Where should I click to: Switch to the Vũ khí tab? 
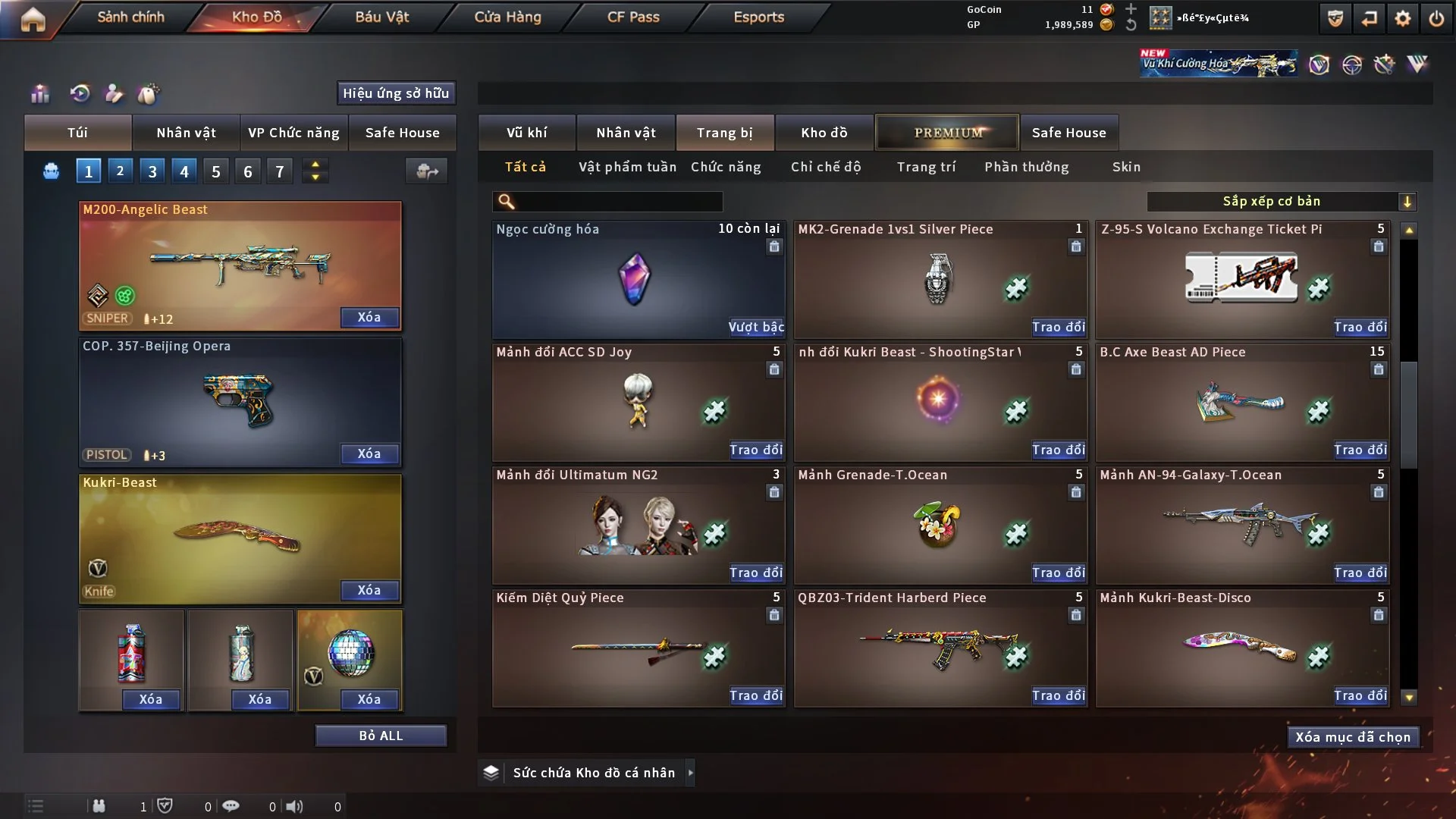526,133
